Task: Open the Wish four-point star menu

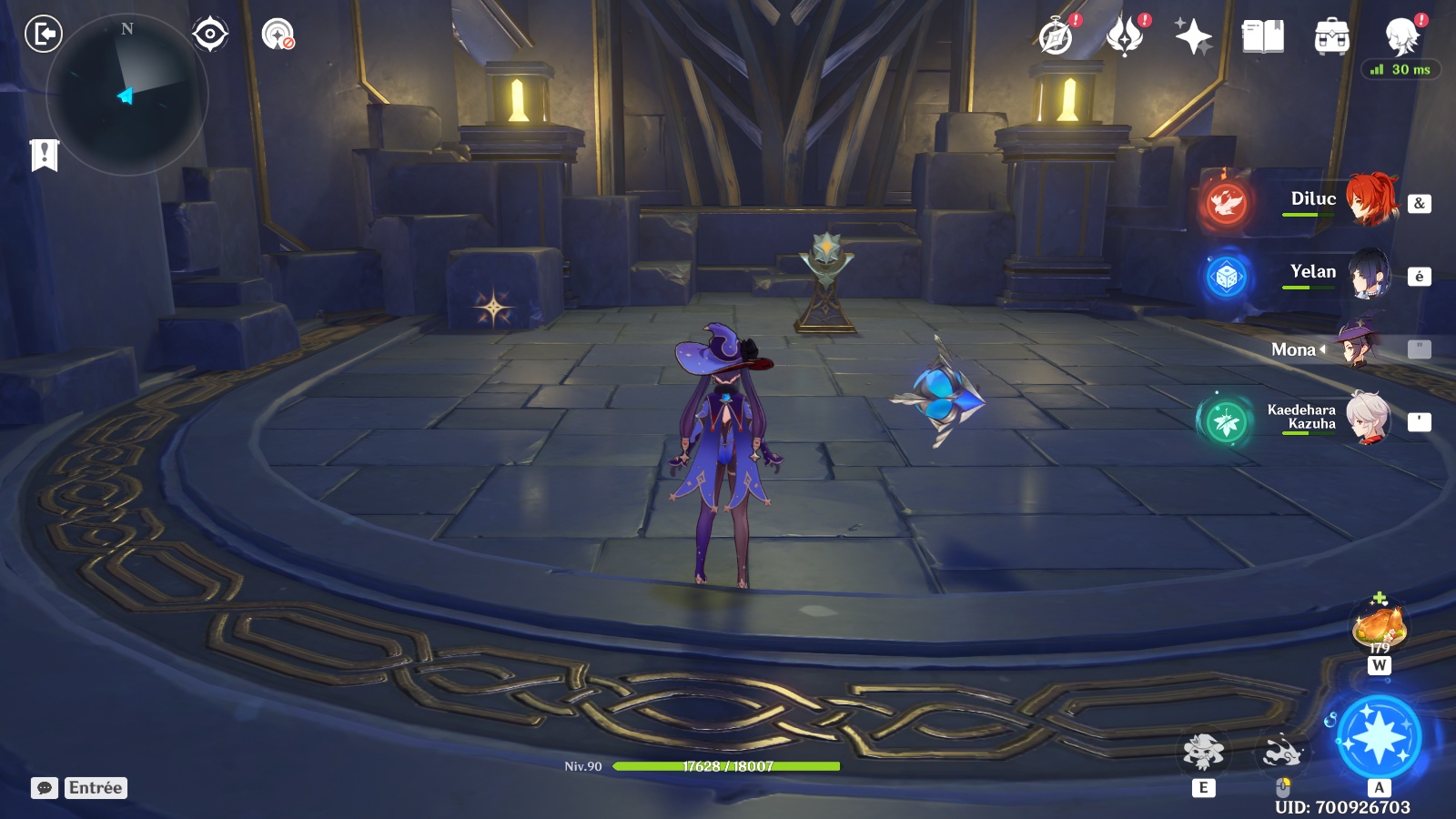Action: coord(1193,37)
